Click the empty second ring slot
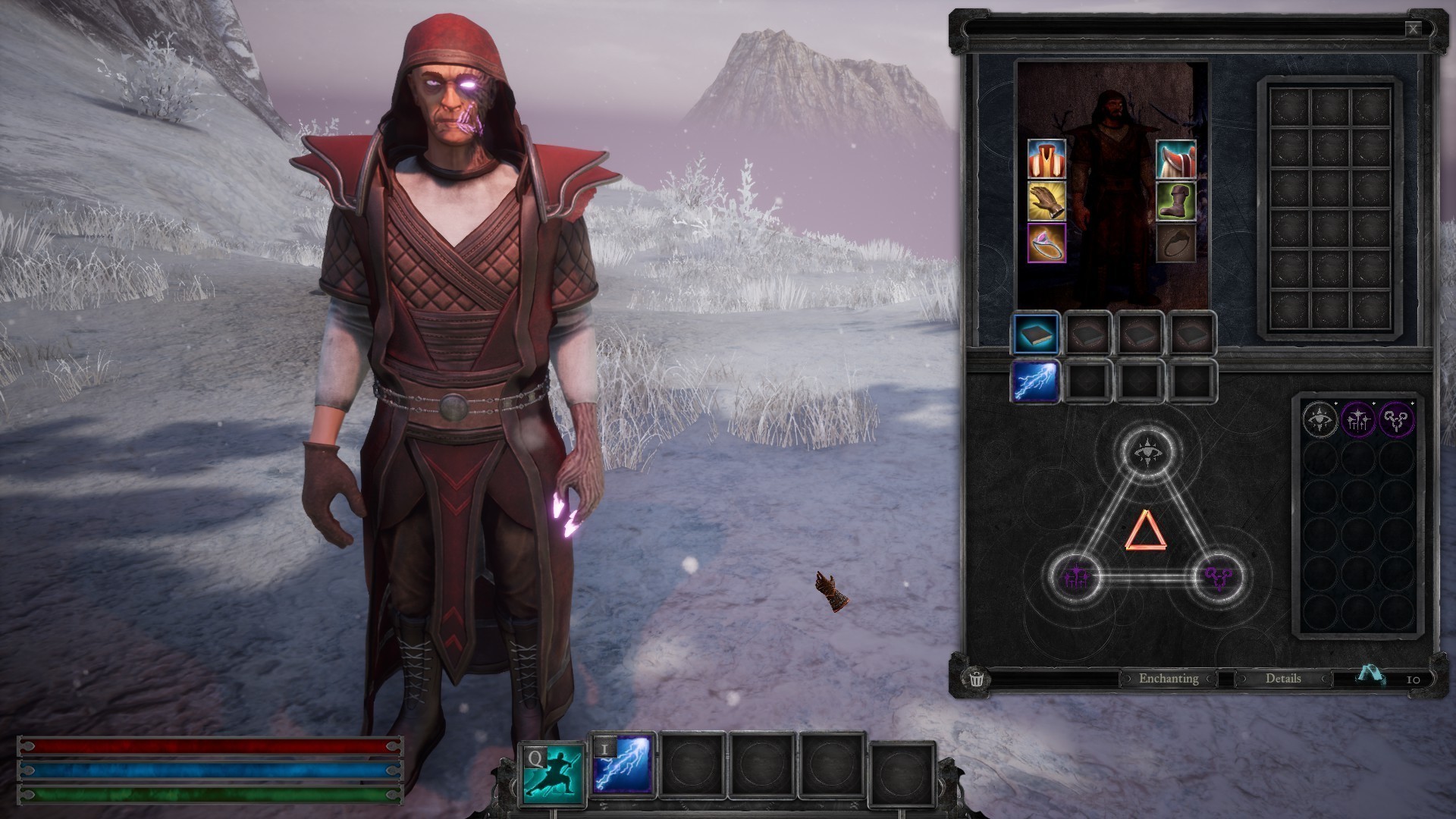This screenshot has width=1456, height=819. tap(1175, 243)
